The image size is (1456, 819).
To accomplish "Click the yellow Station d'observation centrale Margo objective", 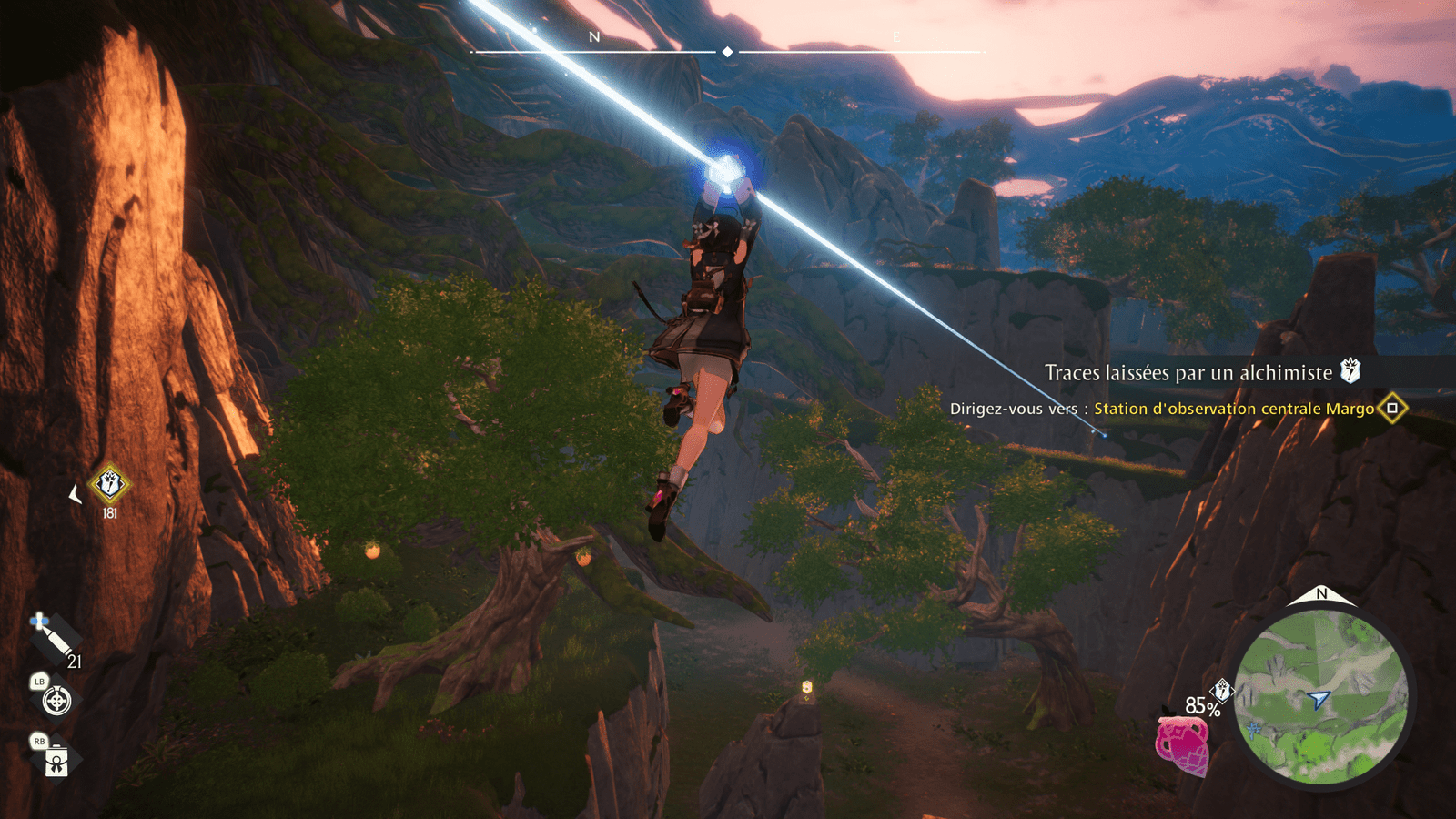I will [1234, 409].
